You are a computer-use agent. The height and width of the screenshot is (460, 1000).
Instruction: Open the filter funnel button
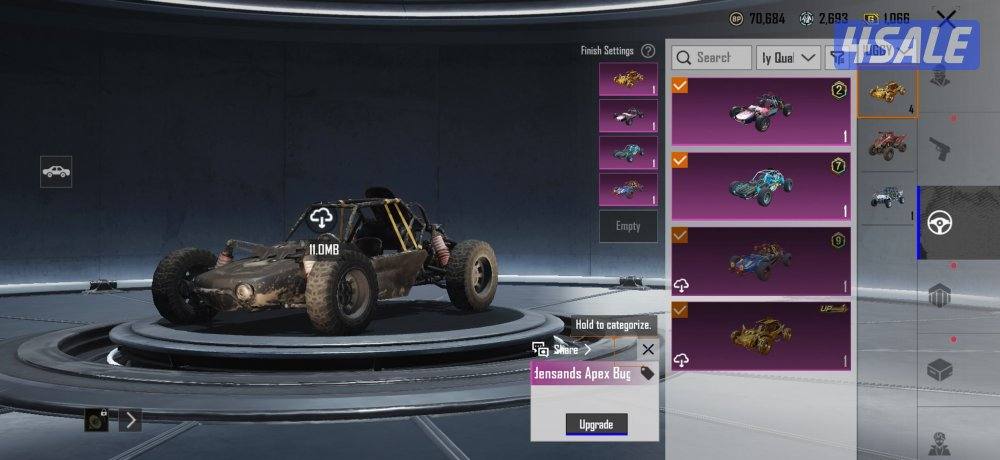pyautogui.click(x=836, y=58)
